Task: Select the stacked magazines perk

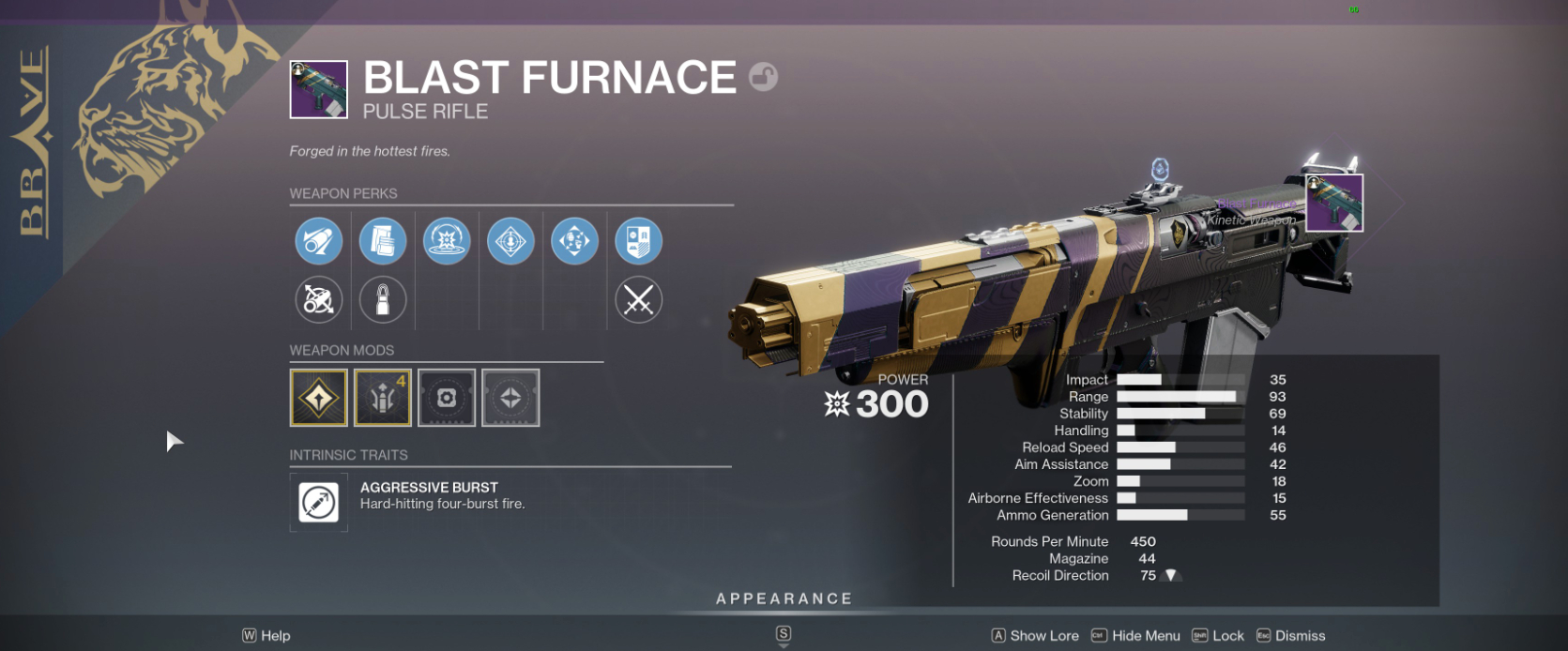Action: 383,241
